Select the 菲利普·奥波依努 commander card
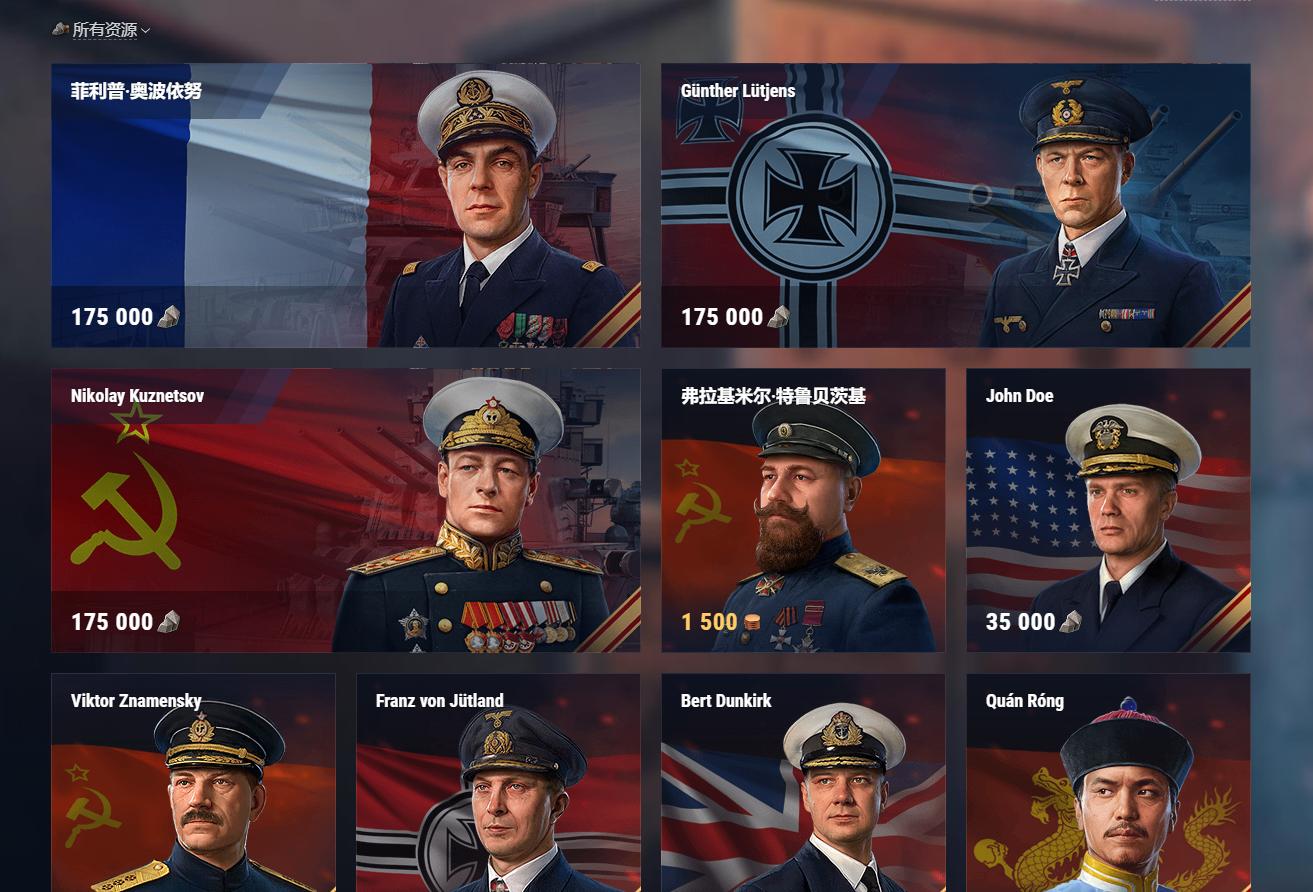Screen dimensions: 1313x892 [345, 205]
